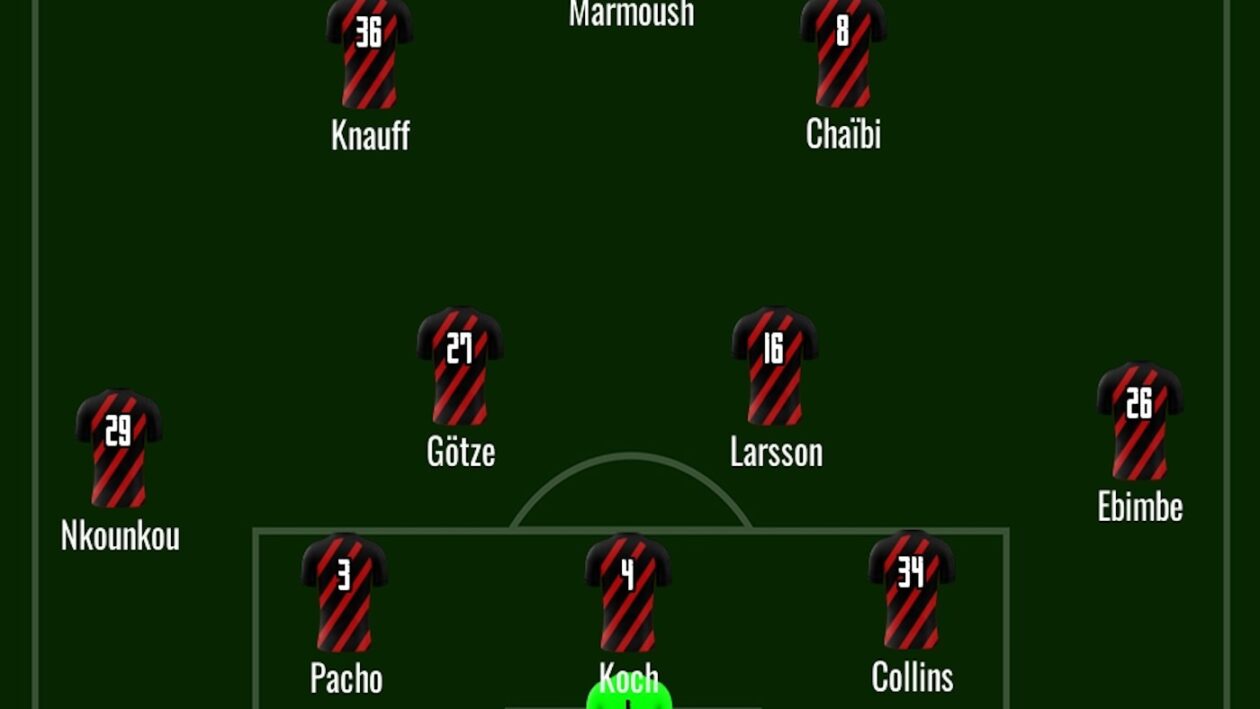
Task: Pick Götze wearing number 27
Action: 460,366
